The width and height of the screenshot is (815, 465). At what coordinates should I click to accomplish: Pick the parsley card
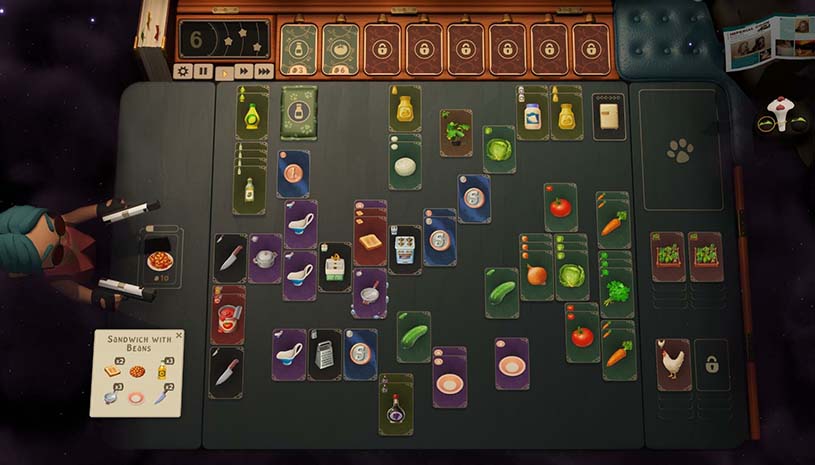pyautogui.click(x=617, y=293)
